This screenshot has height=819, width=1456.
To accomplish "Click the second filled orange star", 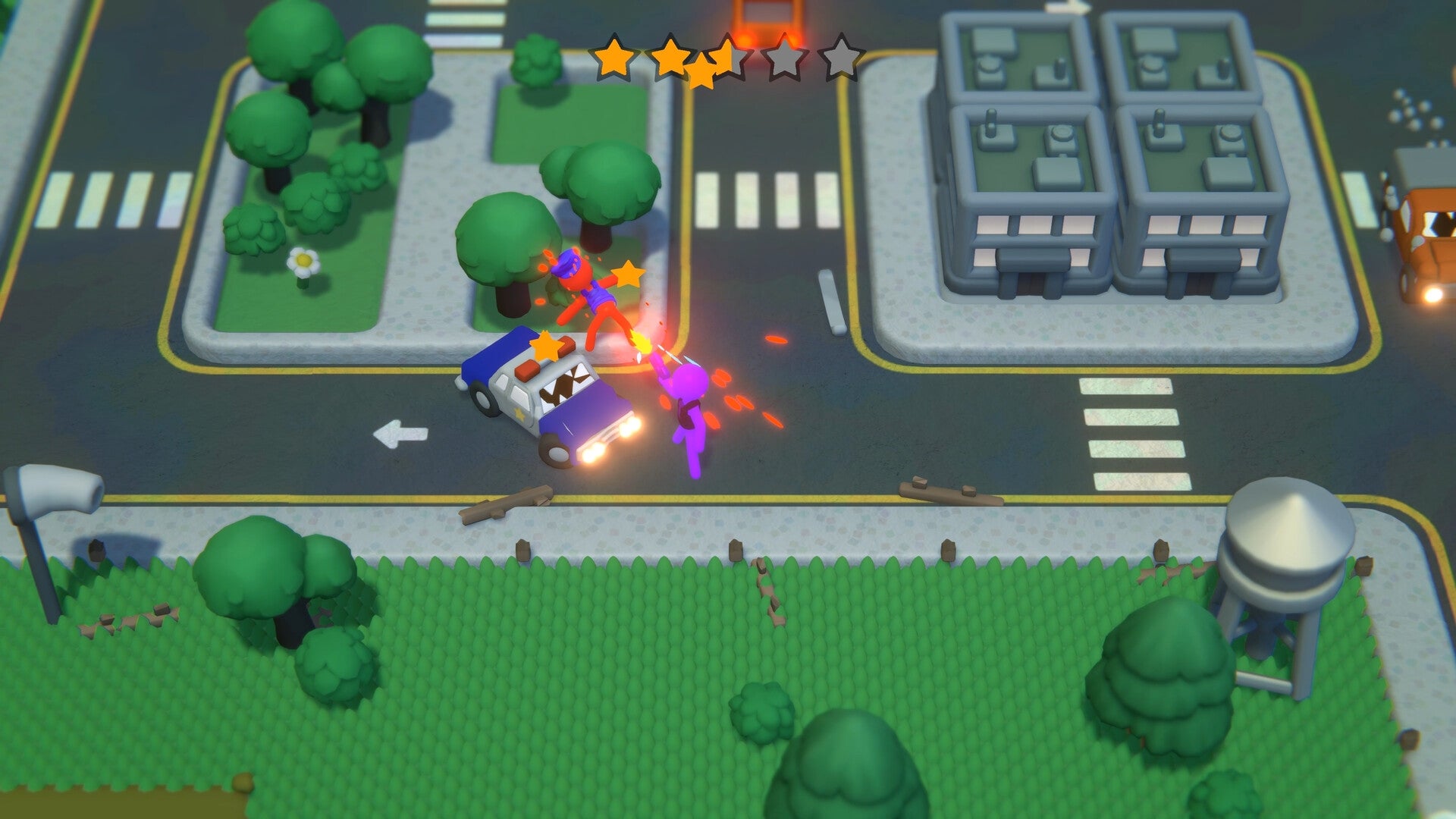I will pos(671,57).
